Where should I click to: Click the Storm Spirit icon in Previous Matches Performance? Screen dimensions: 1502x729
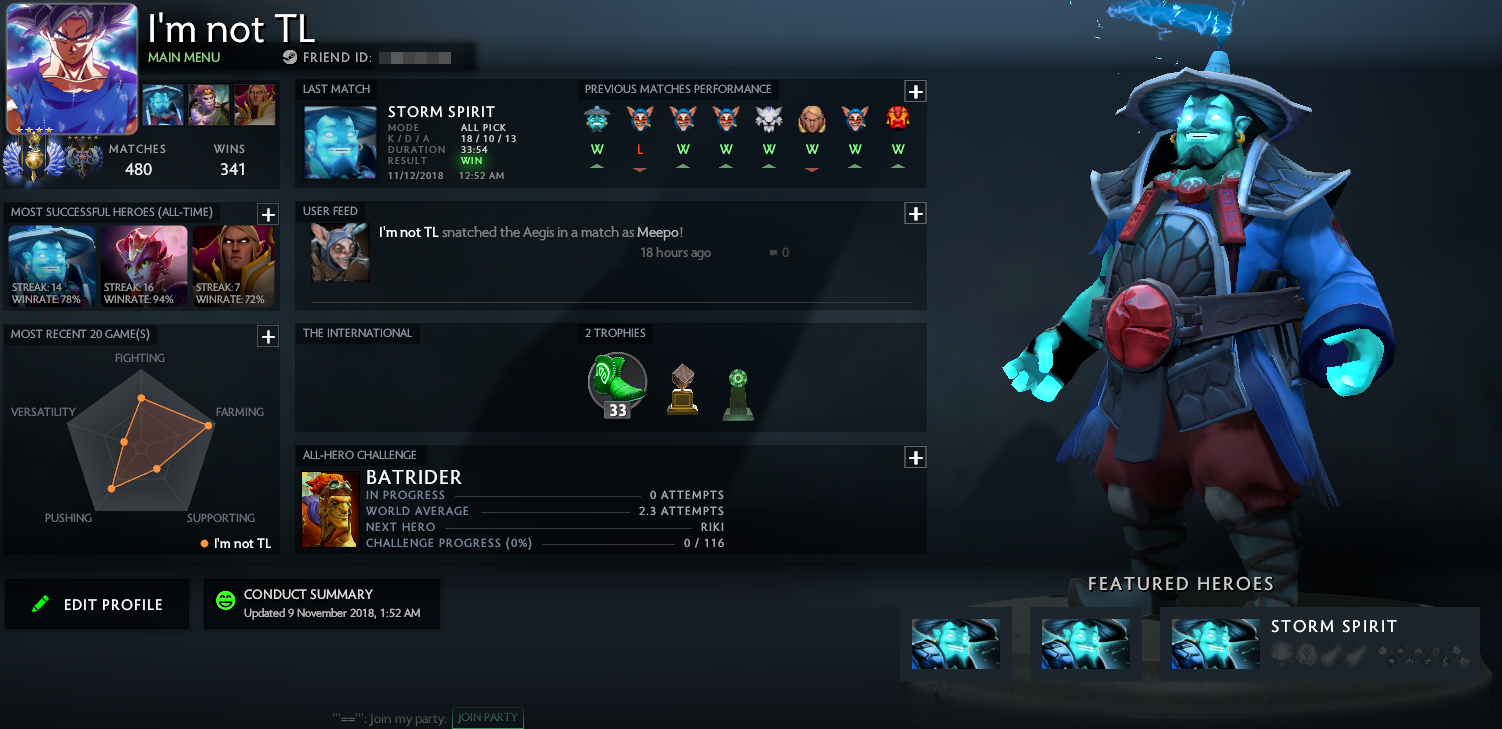point(597,118)
